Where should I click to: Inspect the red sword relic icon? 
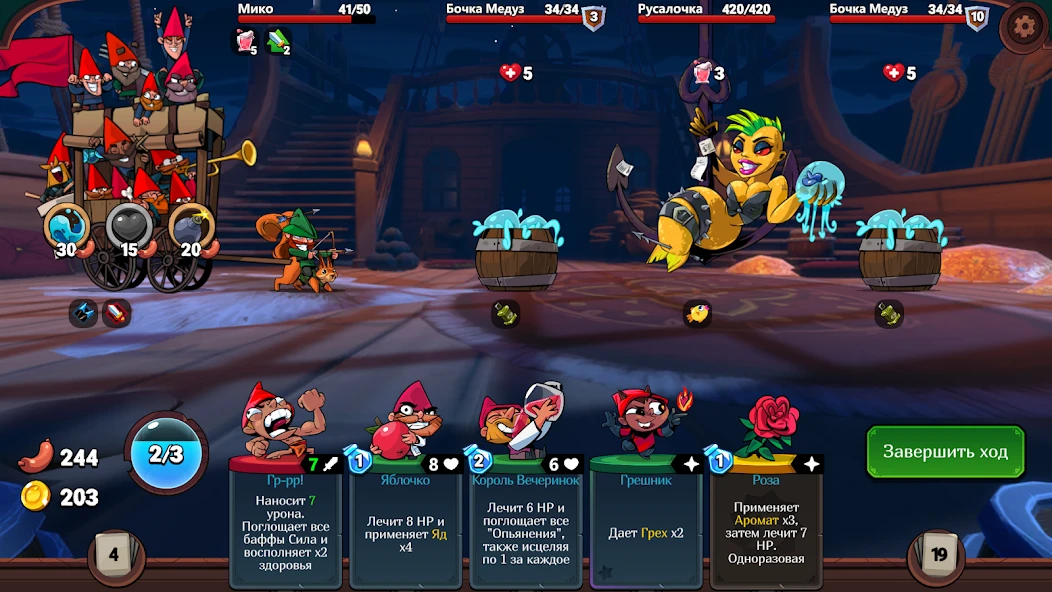tap(116, 313)
